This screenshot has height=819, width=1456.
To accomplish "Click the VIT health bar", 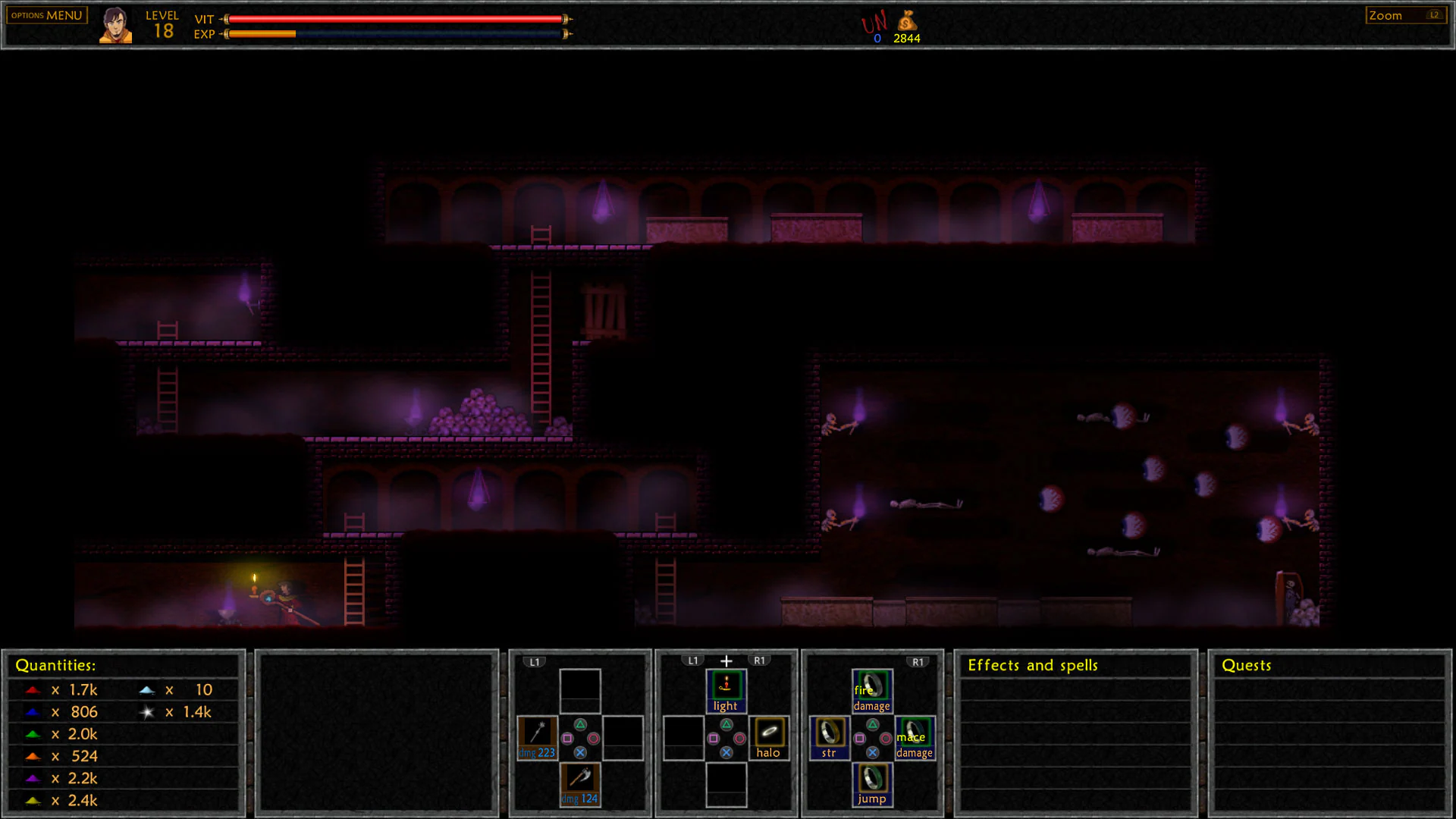I will (x=394, y=17).
